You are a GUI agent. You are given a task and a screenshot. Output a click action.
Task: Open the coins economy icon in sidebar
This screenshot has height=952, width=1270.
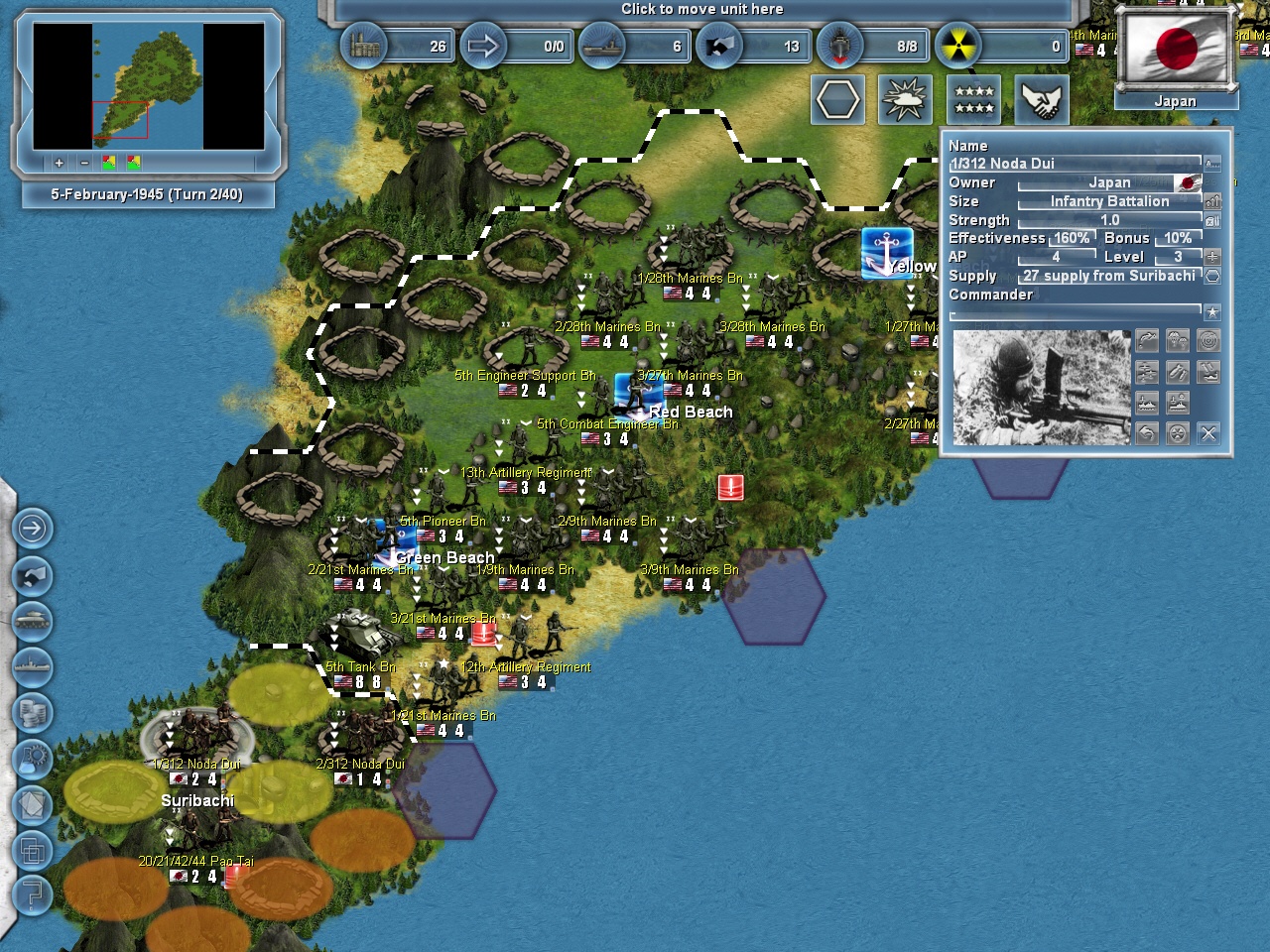click(x=34, y=712)
